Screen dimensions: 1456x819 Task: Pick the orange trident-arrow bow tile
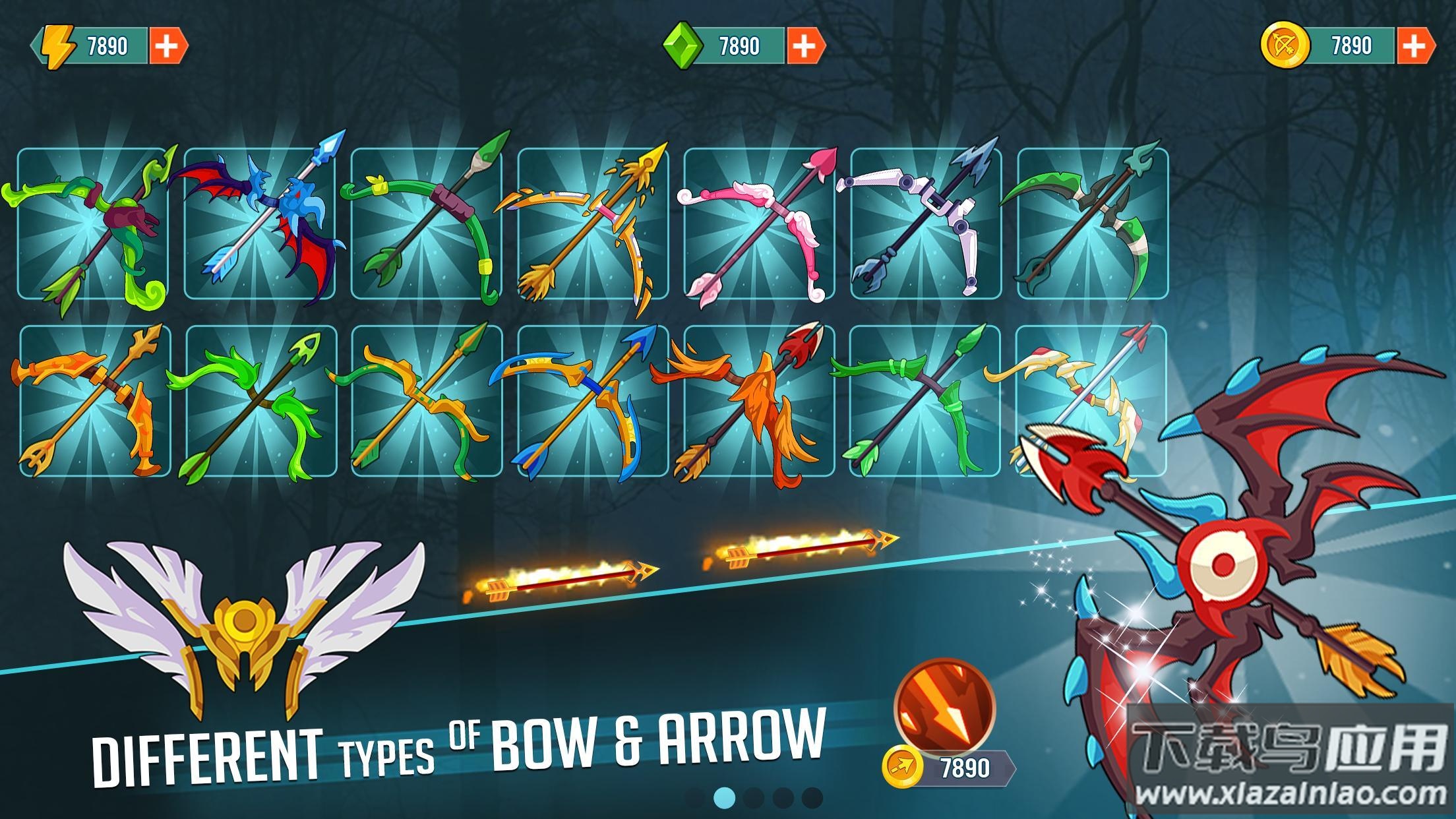pos(95,400)
